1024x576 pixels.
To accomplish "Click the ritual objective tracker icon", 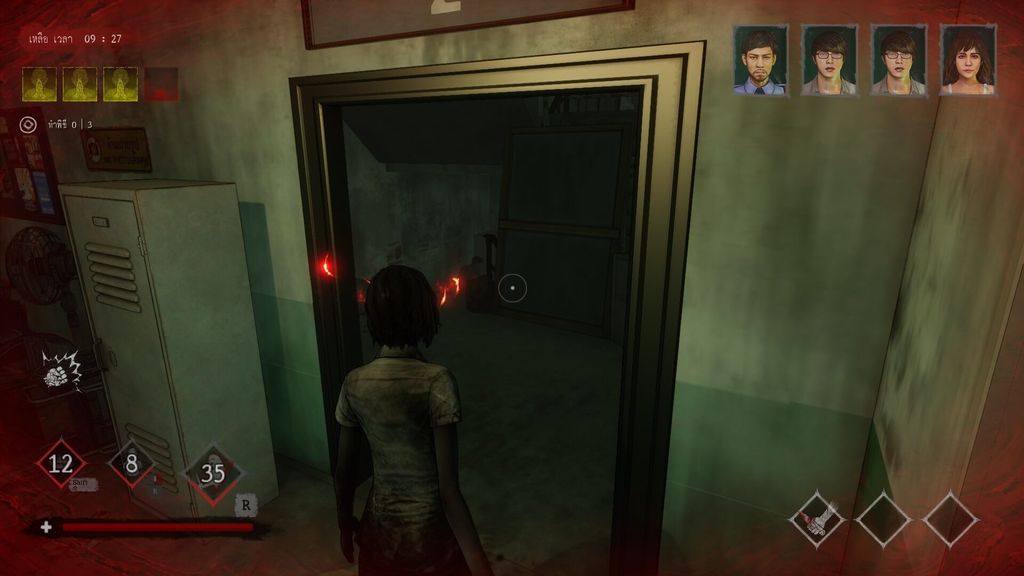I will click(x=28, y=125).
